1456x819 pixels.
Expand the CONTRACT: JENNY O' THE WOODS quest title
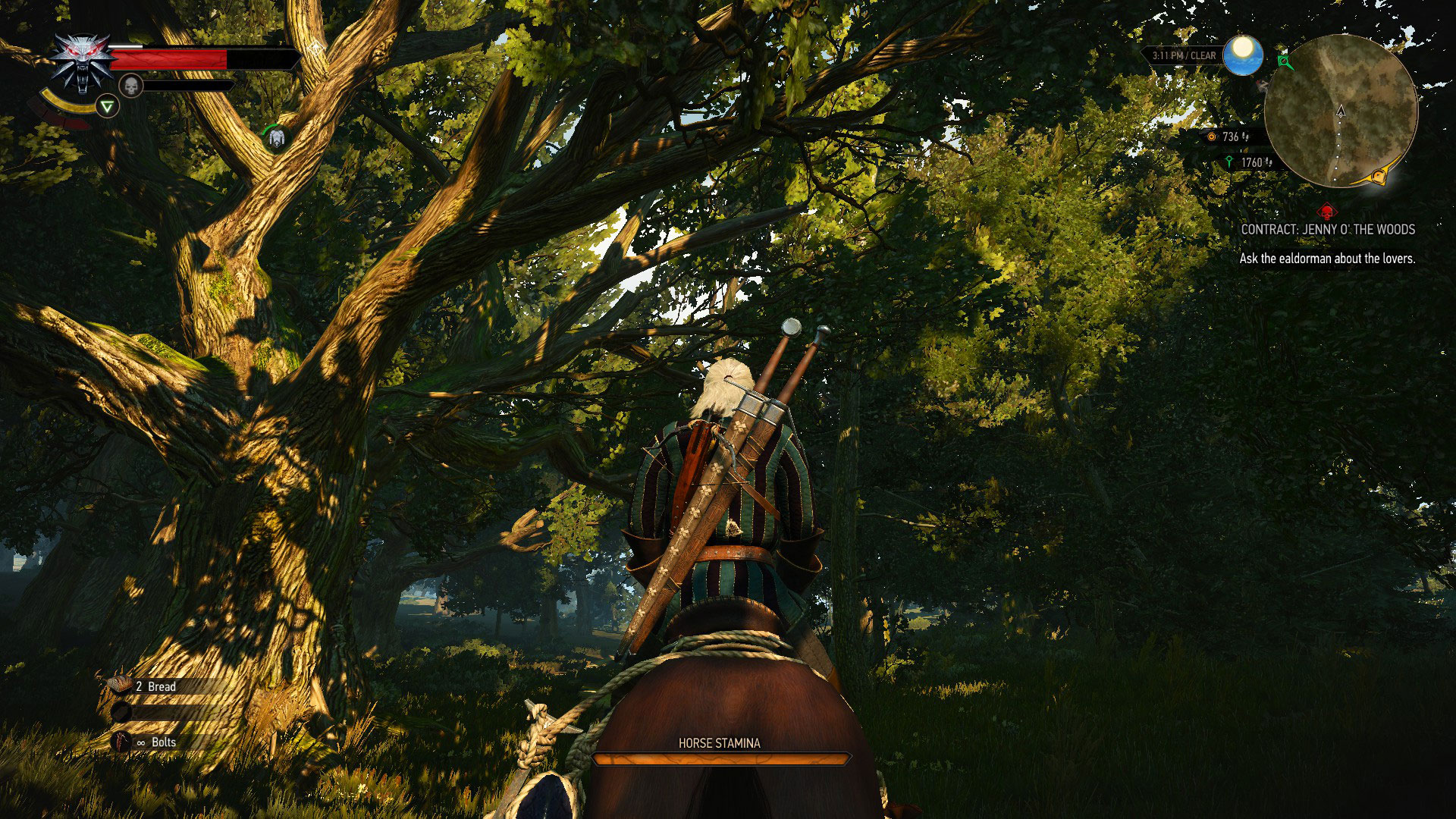click(x=1328, y=229)
